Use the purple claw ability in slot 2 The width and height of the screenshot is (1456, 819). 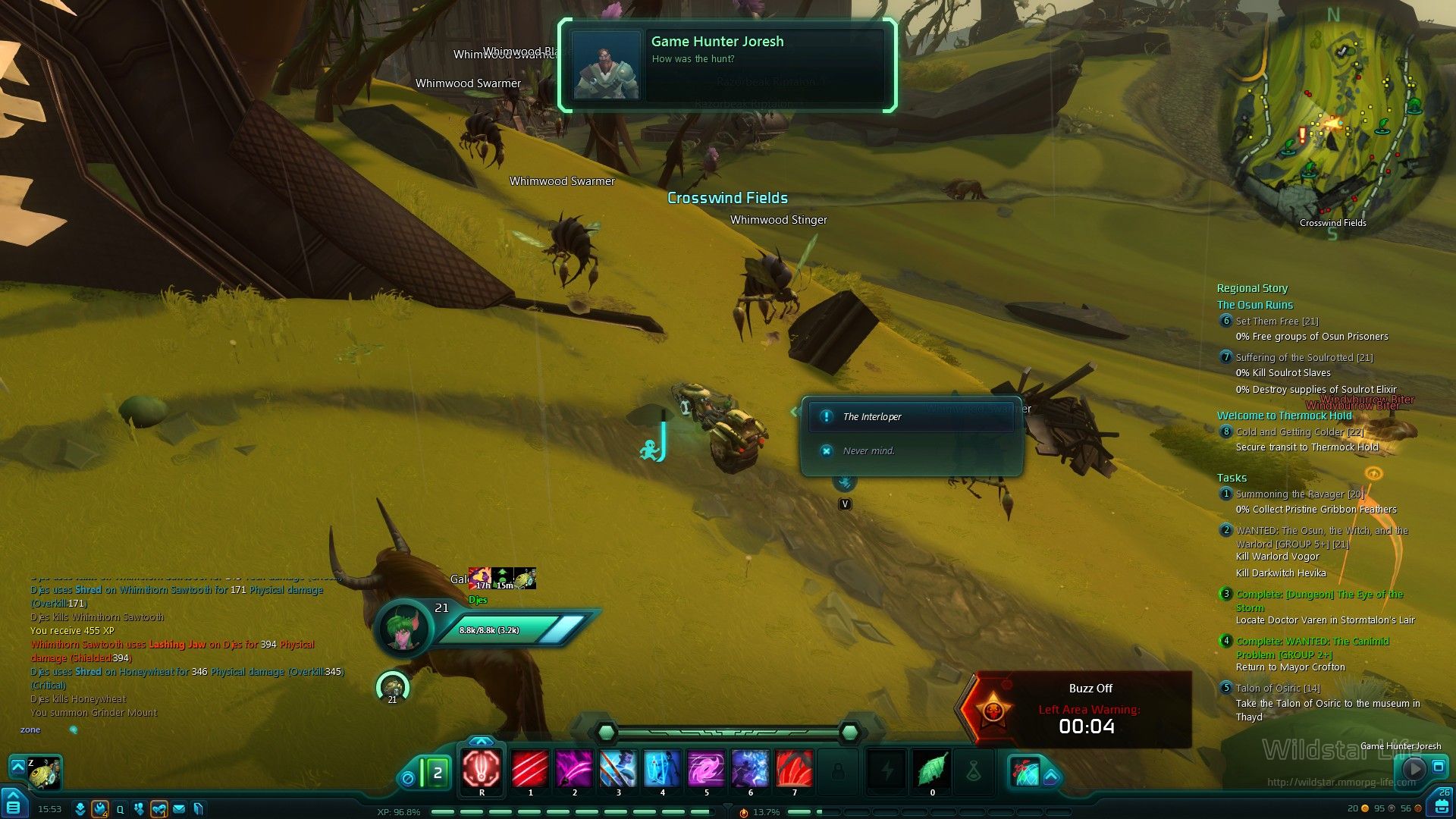click(x=574, y=769)
